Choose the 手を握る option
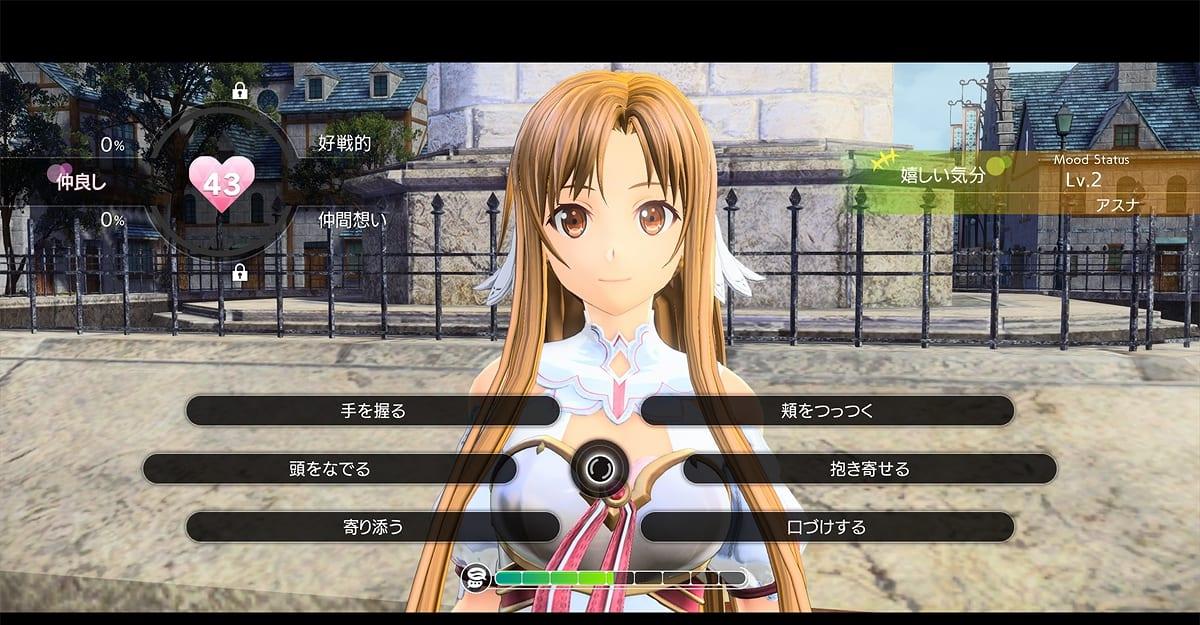Viewport: 1200px width, 625px height. pos(373,410)
